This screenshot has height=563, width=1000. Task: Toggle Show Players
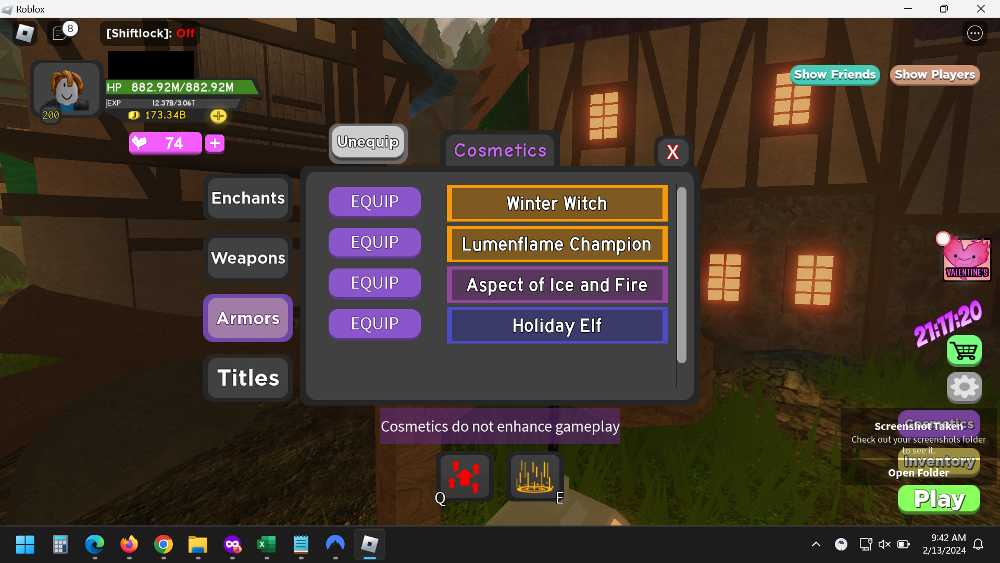click(x=934, y=75)
